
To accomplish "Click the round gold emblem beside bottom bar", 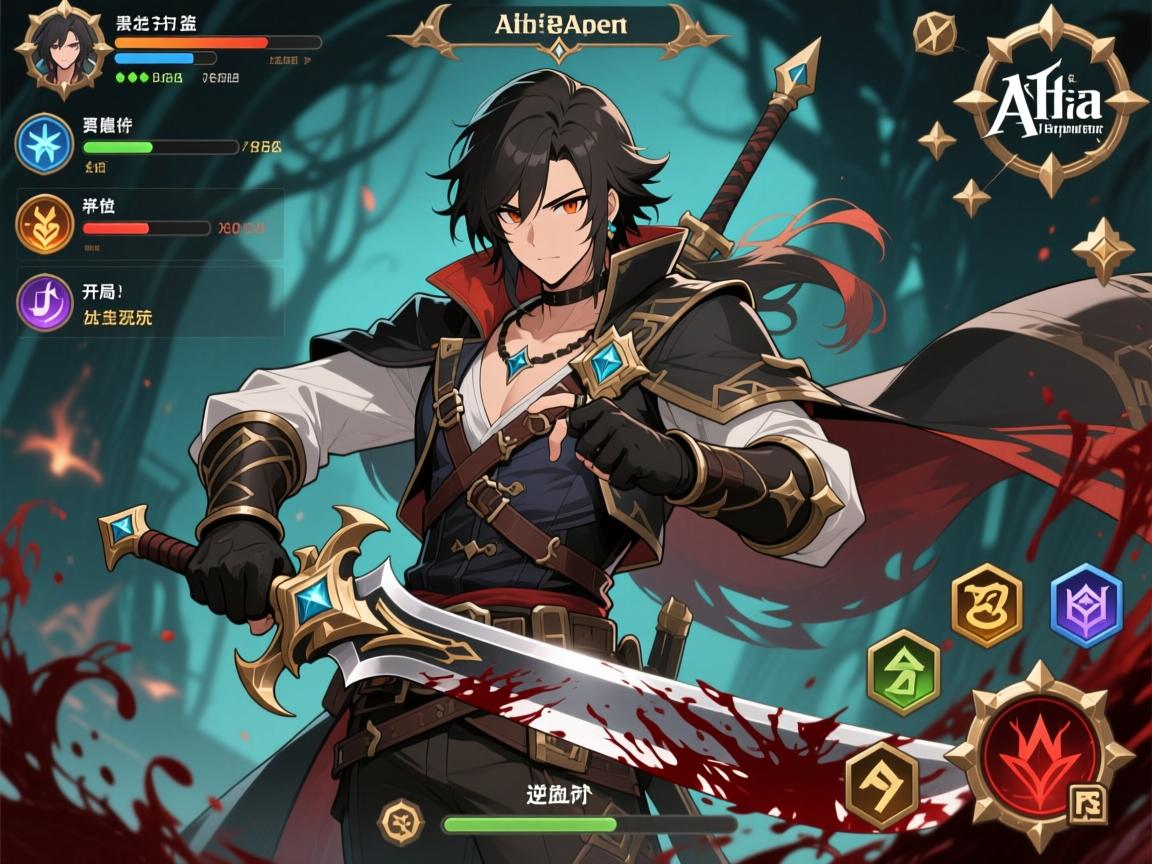I will pos(400,822).
